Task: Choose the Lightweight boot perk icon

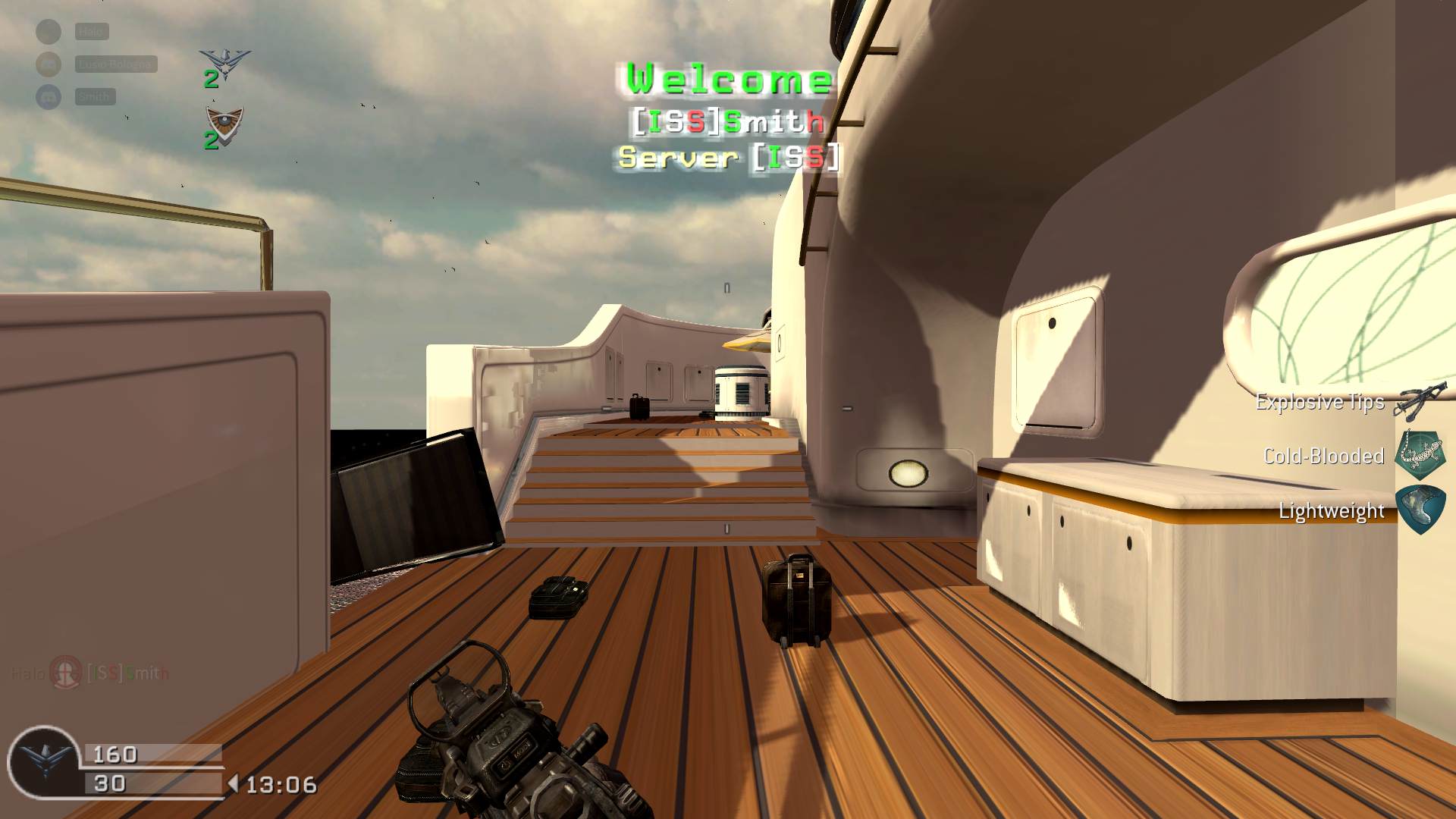Action: point(1420,510)
